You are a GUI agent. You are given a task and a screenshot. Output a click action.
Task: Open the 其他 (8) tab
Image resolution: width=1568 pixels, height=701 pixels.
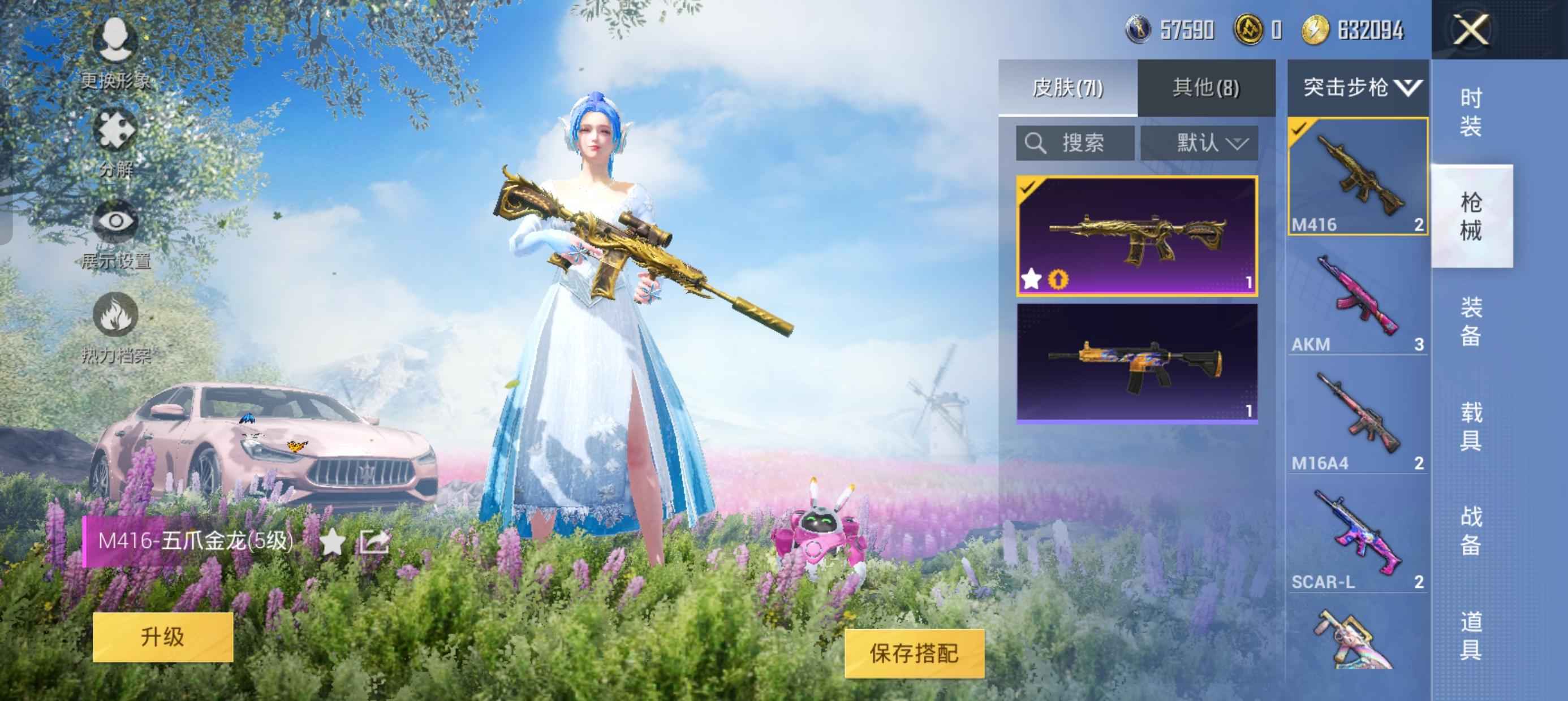click(1206, 88)
